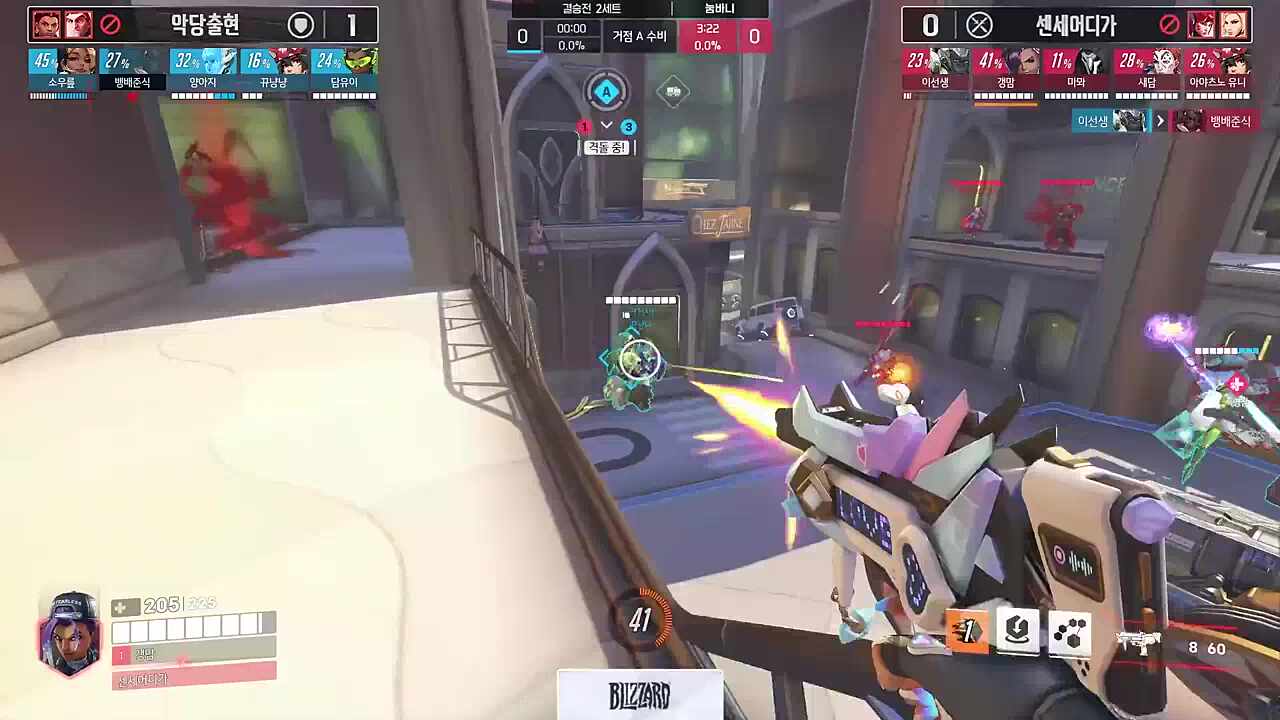The height and width of the screenshot is (720, 1280).
Task: Click the Blizzard logo overlay
Action: (640, 695)
